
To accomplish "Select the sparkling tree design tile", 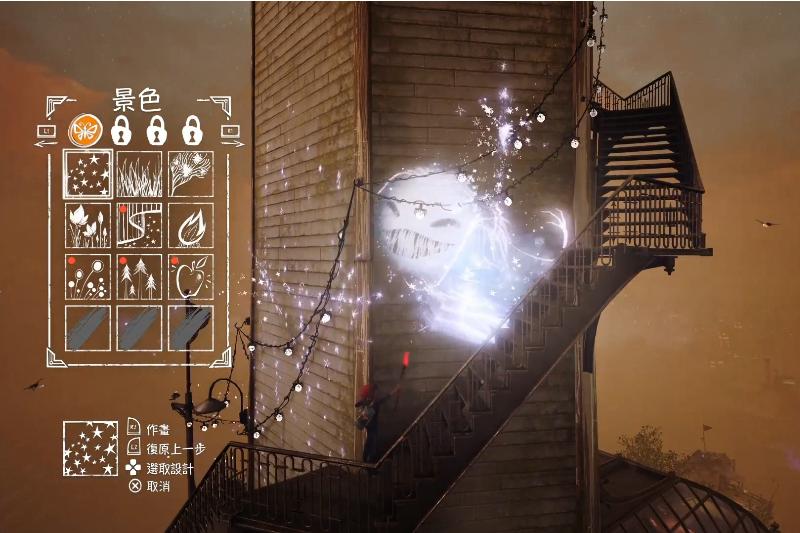I will pyautogui.click(x=190, y=174).
